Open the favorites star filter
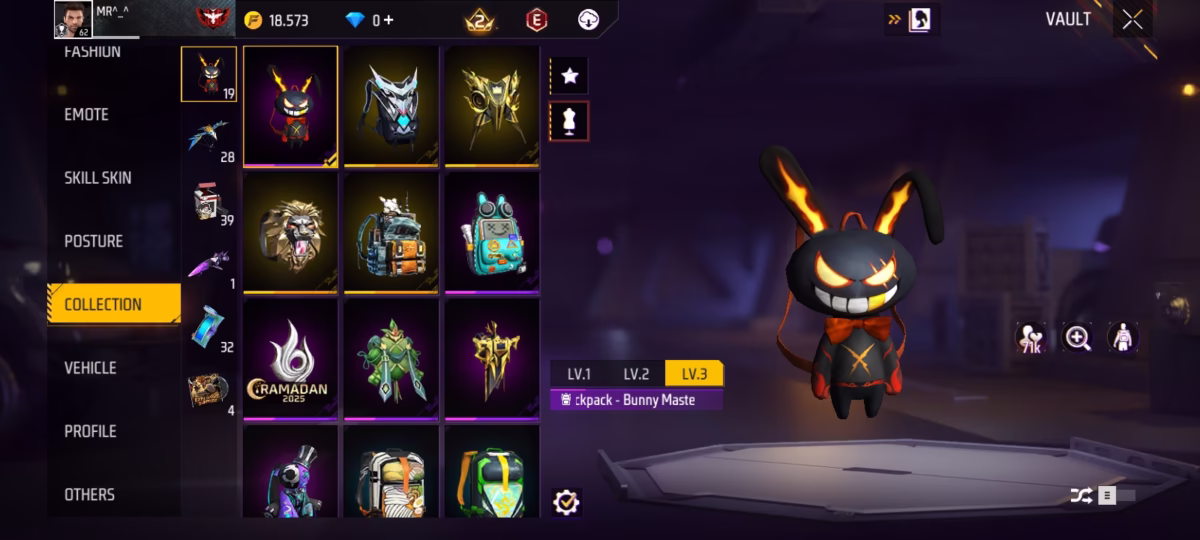 (x=569, y=76)
